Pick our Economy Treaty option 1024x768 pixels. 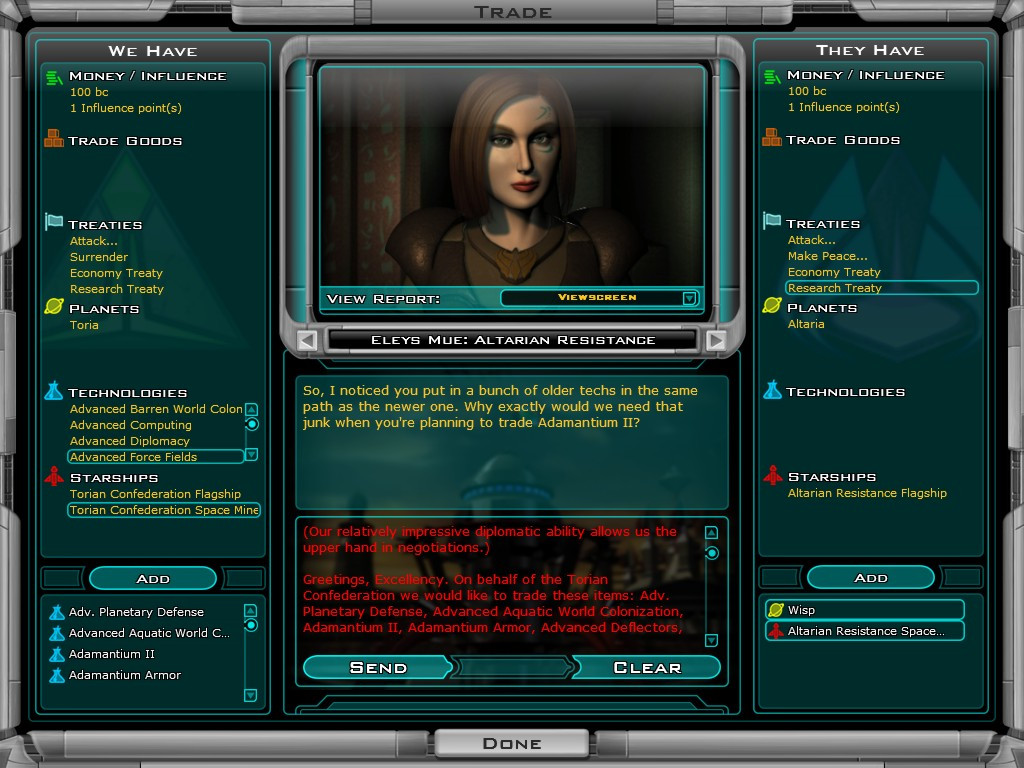point(116,273)
